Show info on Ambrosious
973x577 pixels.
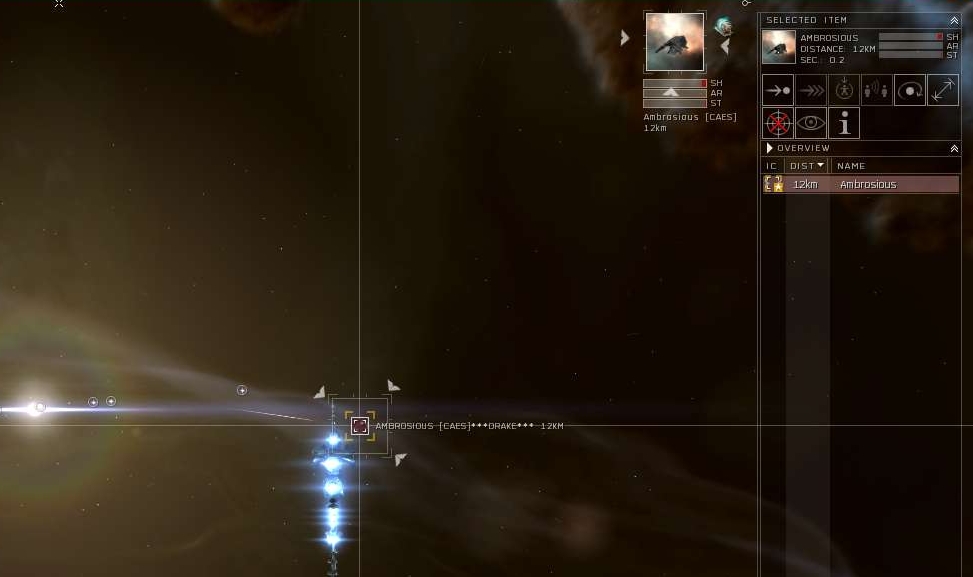tap(844, 123)
